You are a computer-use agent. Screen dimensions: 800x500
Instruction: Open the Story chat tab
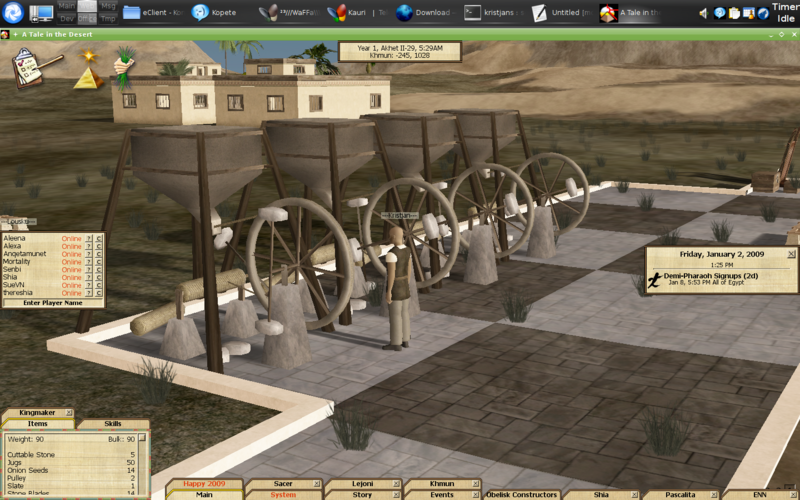coord(362,494)
